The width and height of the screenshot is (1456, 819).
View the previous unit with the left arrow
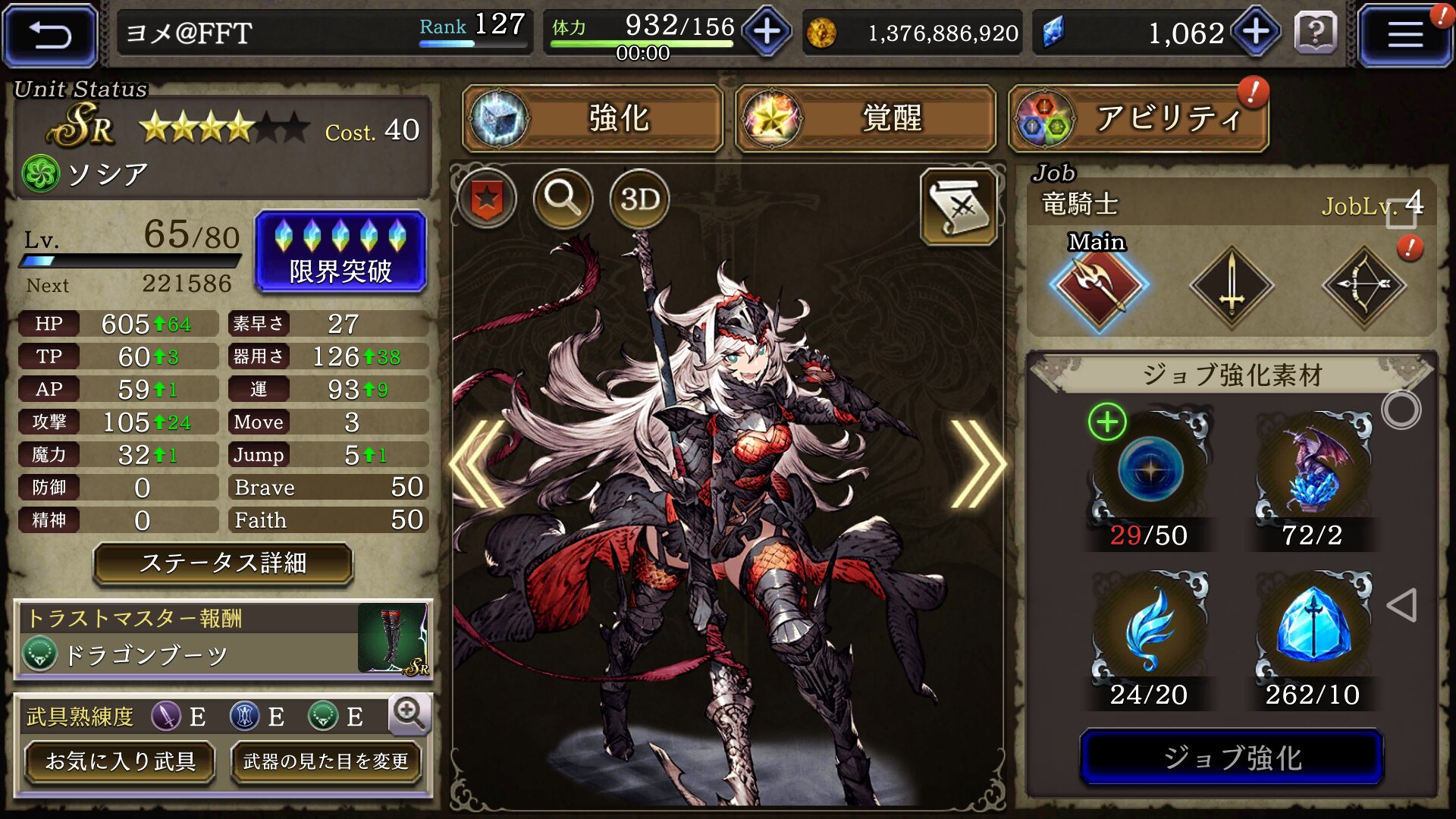click(479, 464)
